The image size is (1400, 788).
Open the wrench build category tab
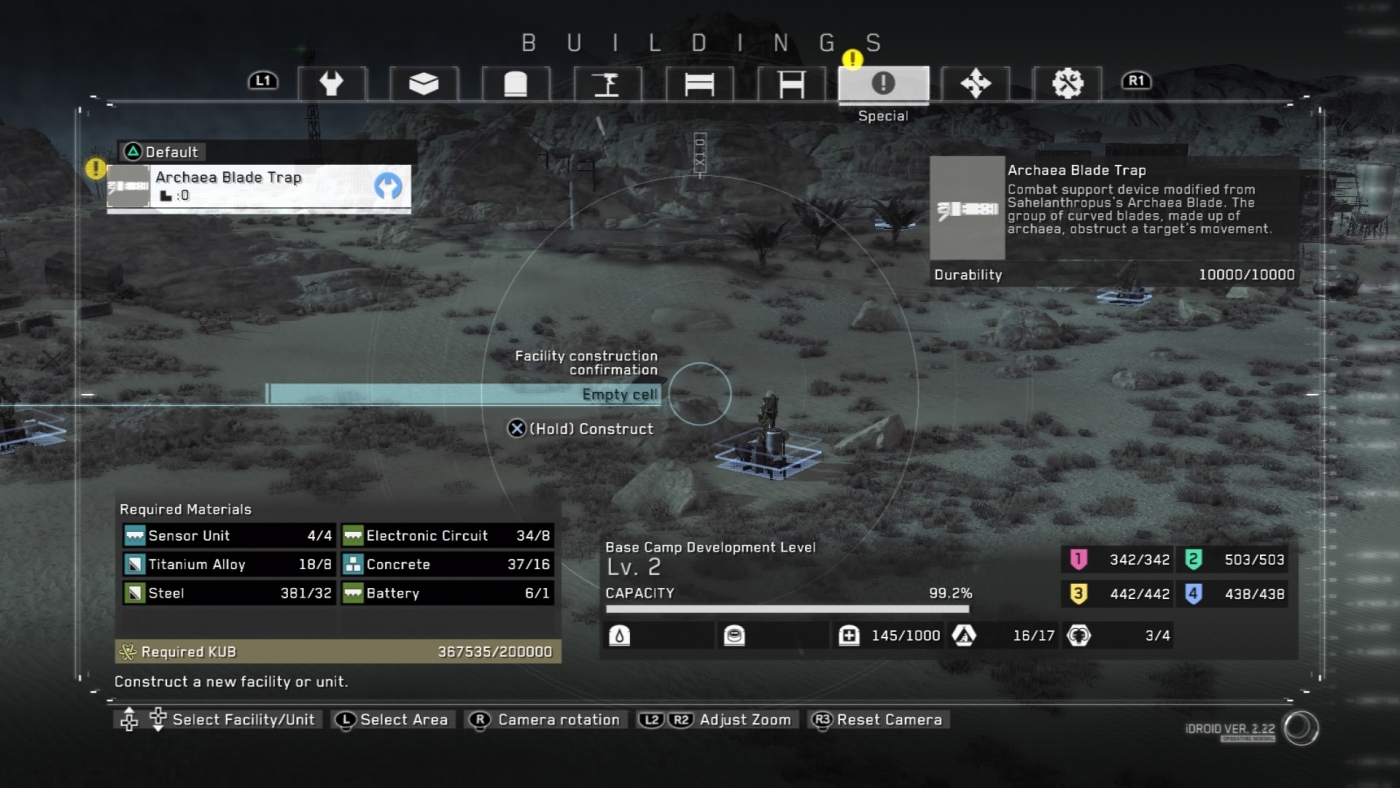tap(332, 84)
